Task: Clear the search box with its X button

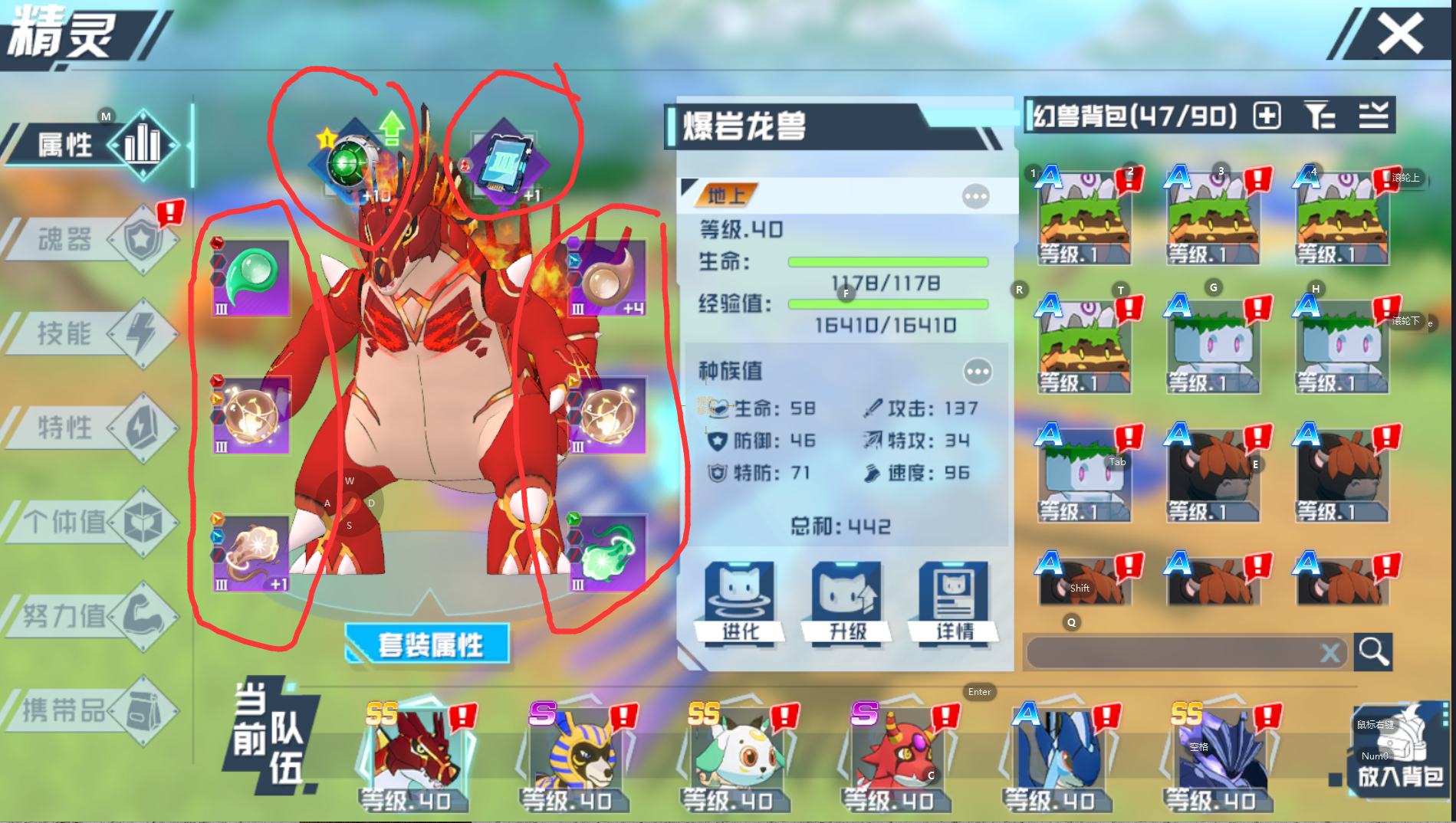Action: pos(1331,652)
